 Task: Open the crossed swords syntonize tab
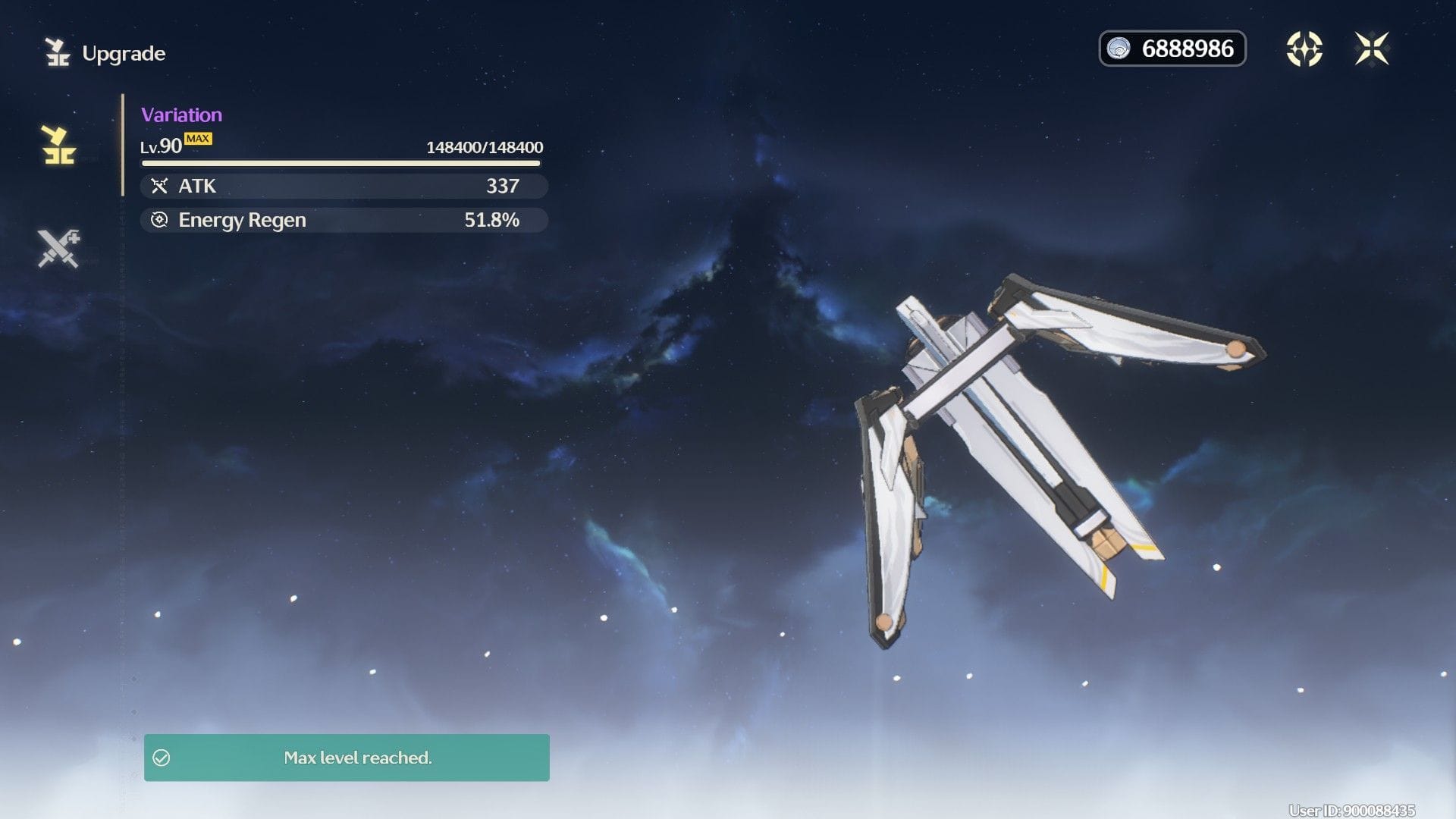tap(58, 248)
